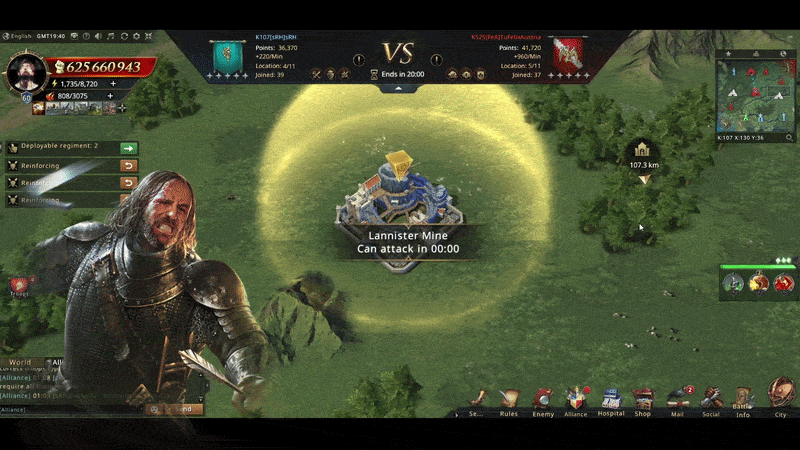Image resolution: width=800 pixels, height=450 pixels.
Task: Open the Shop
Action: pos(643,397)
